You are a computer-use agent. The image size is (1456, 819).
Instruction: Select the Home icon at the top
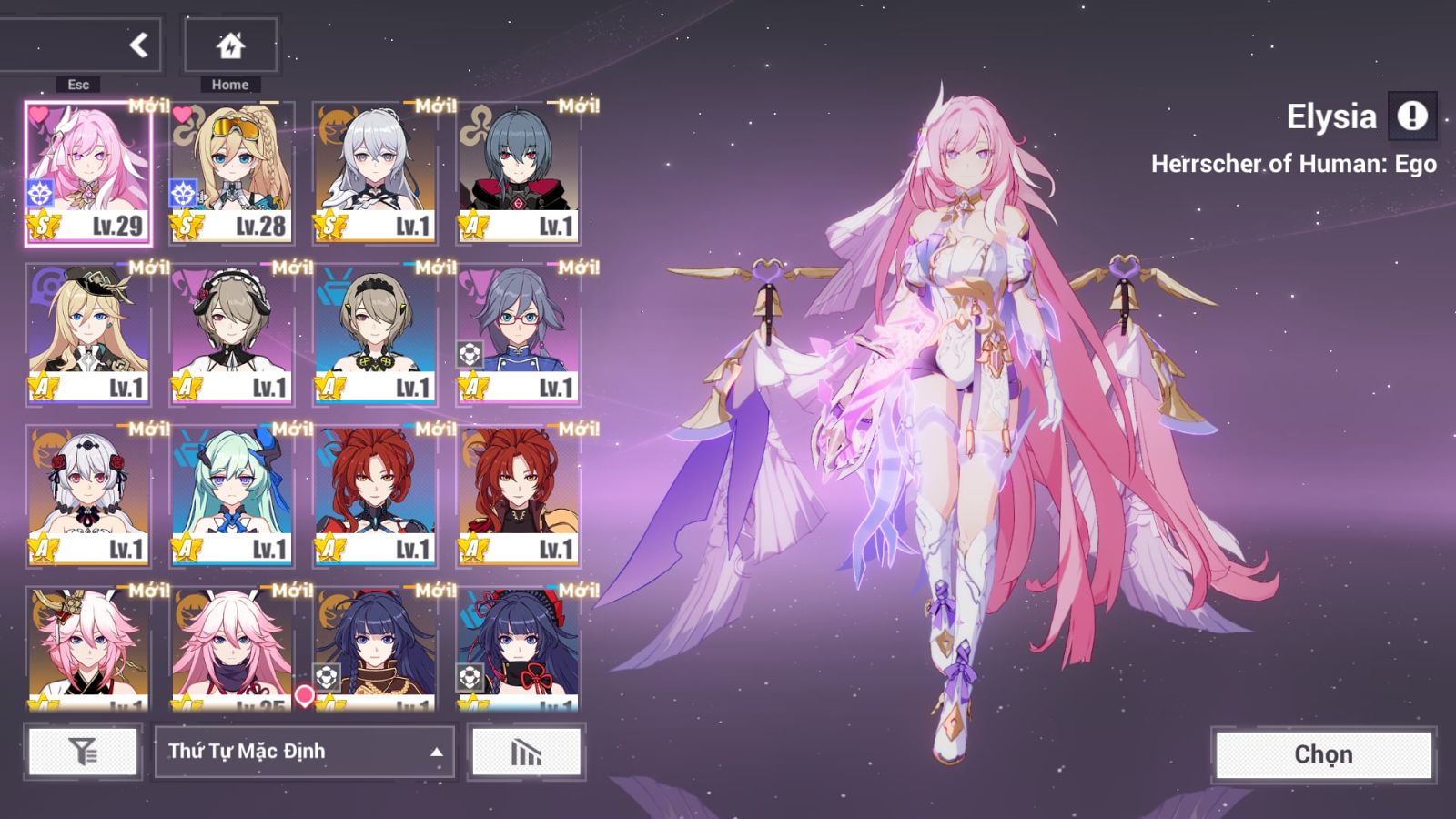coord(229,44)
